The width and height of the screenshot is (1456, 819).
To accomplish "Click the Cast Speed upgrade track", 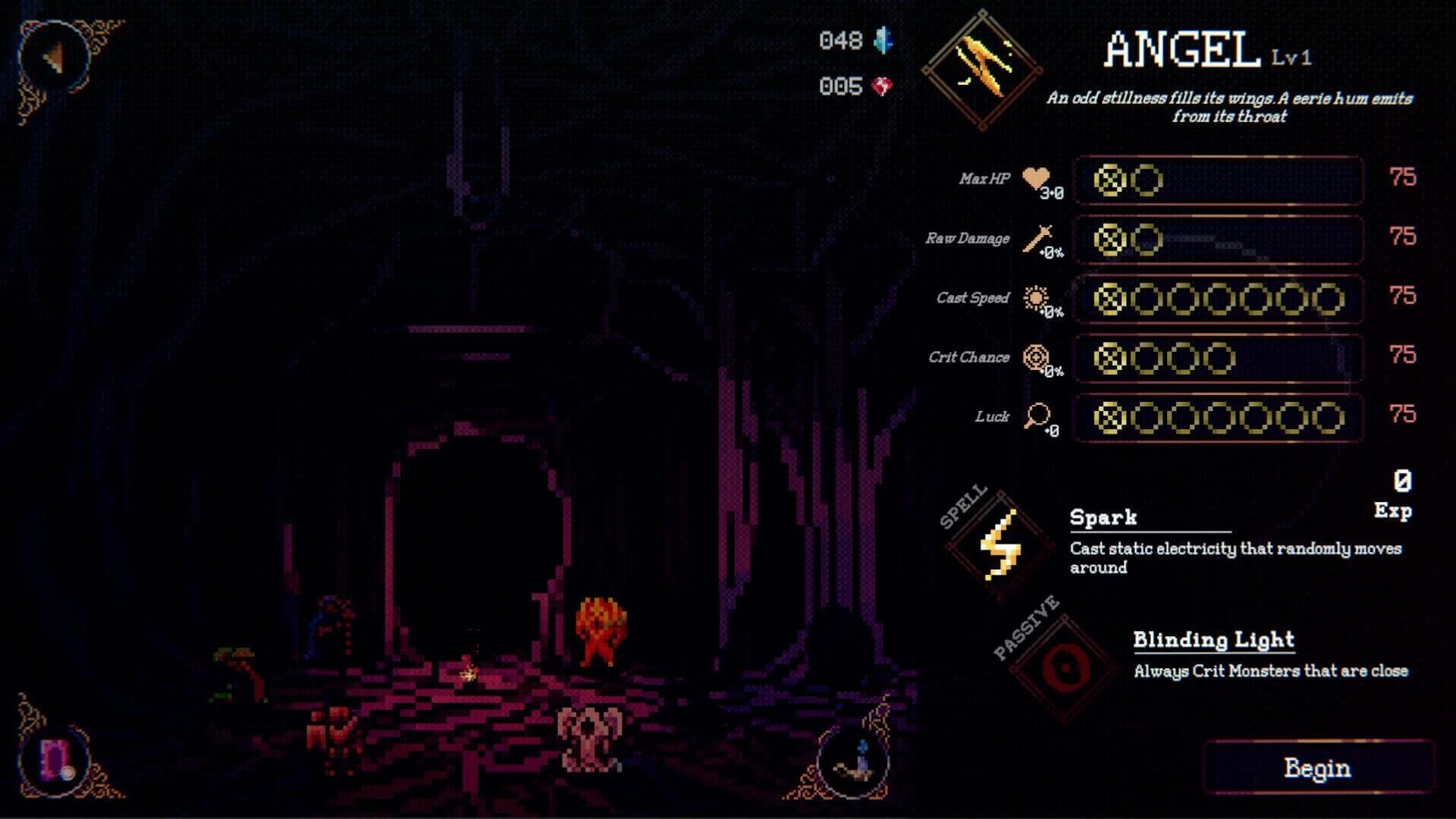I will [1221, 299].
